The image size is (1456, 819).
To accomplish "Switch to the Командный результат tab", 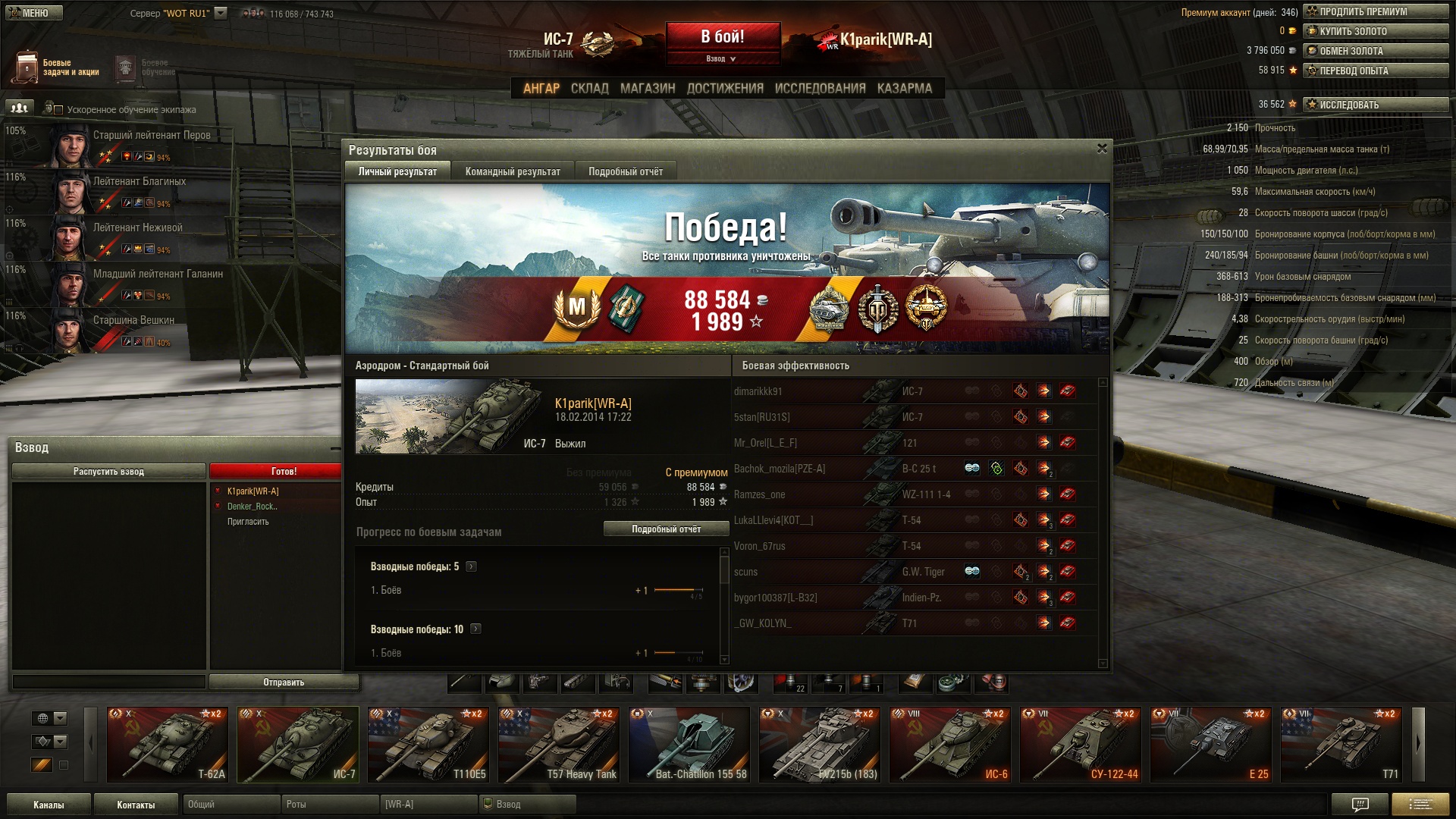I will 513,172.
